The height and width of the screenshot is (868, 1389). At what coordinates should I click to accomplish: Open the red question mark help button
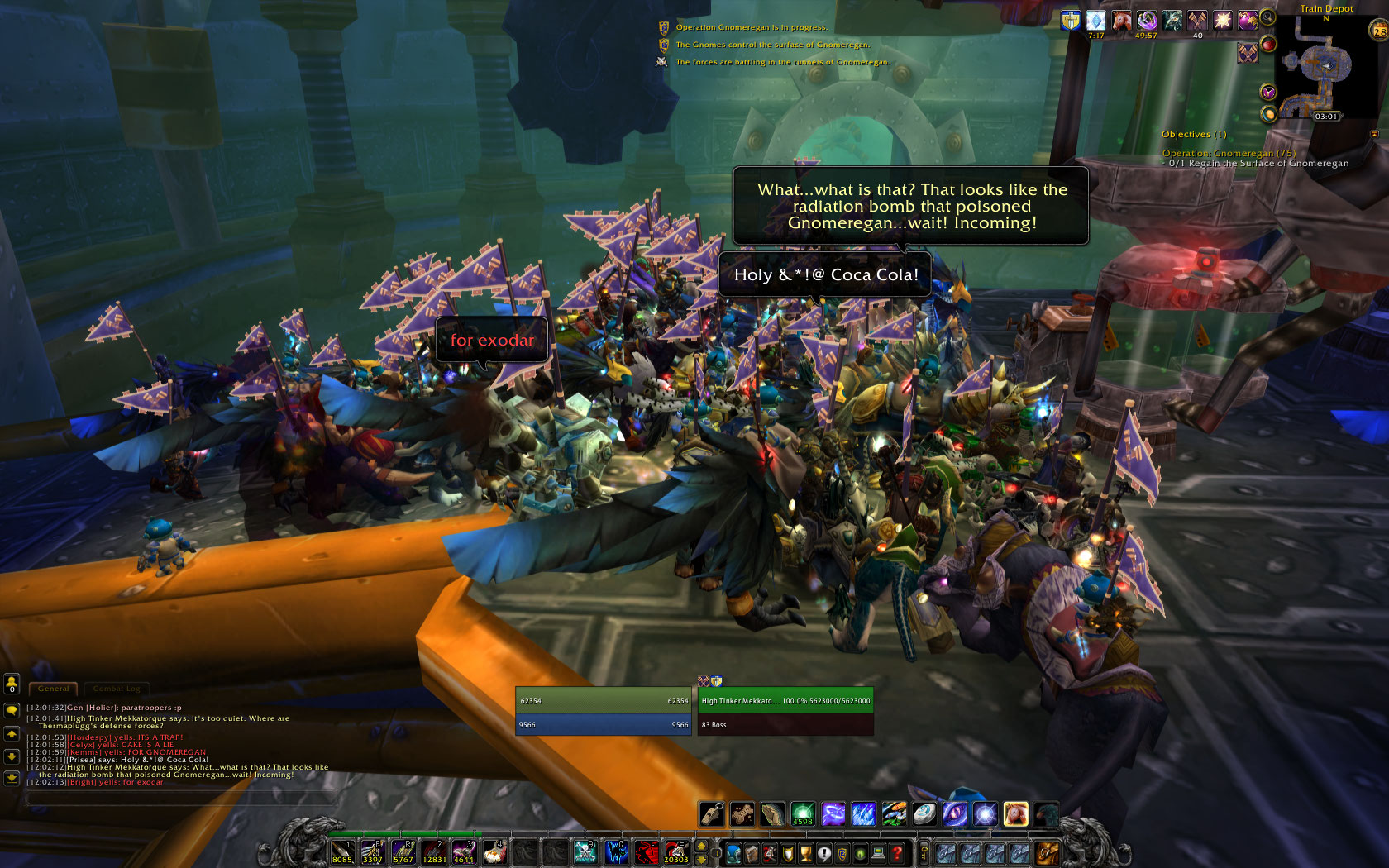point(897,853)
